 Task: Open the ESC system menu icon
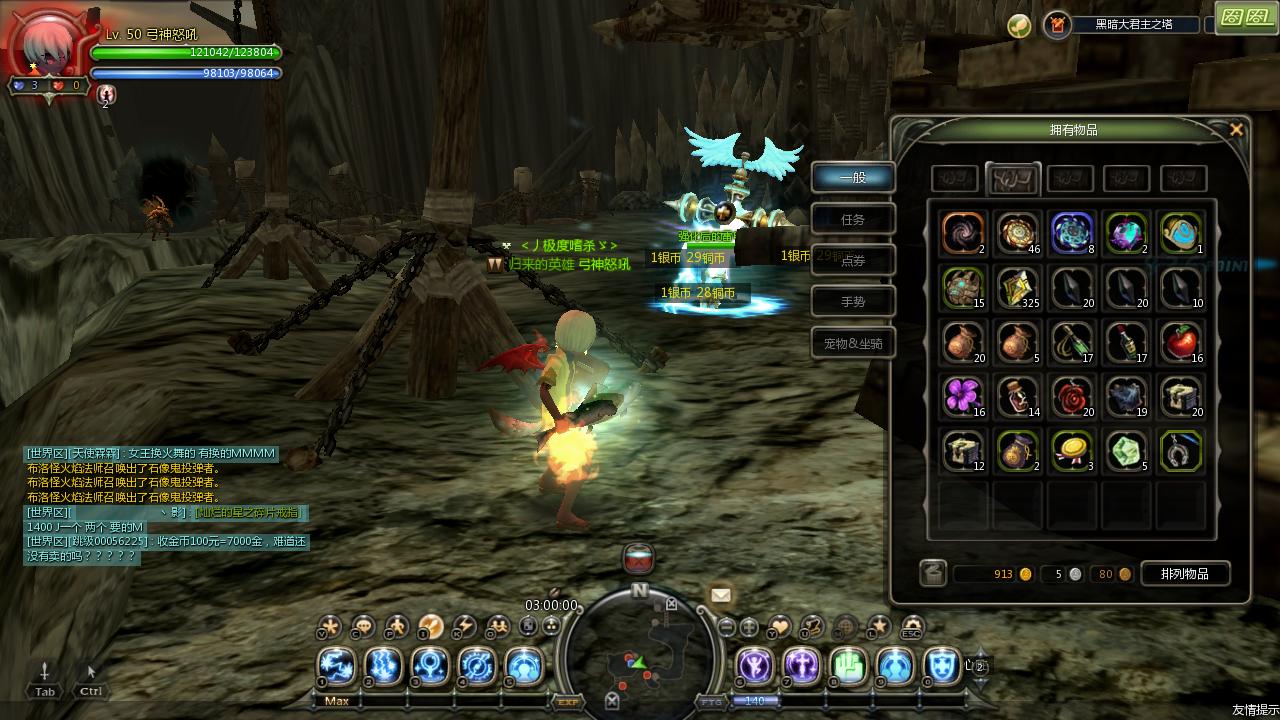click(910, 628)
